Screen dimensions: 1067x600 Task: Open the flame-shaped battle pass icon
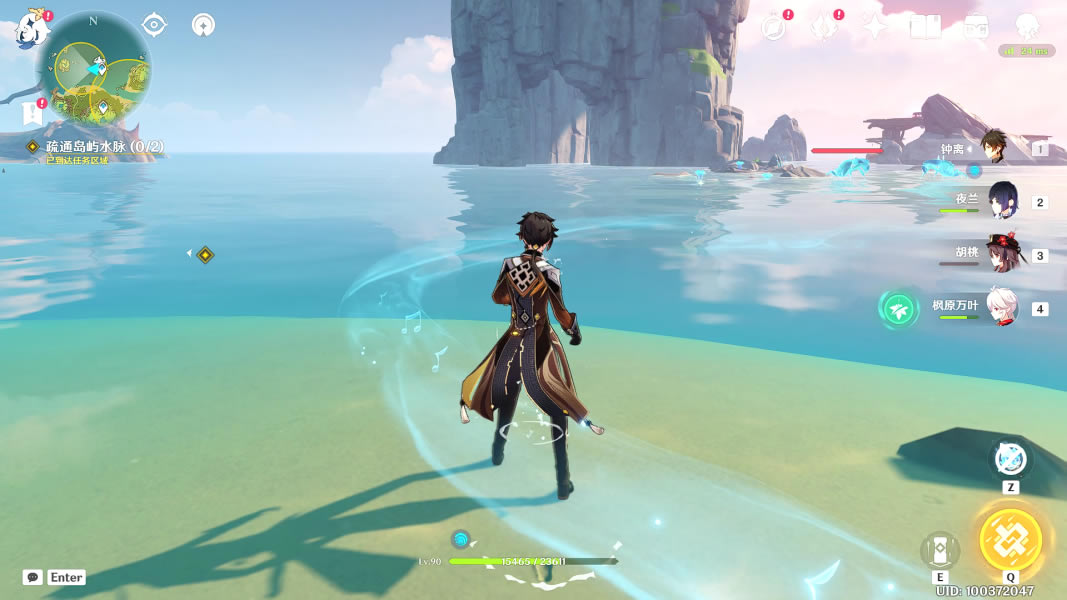pos(824,27)
